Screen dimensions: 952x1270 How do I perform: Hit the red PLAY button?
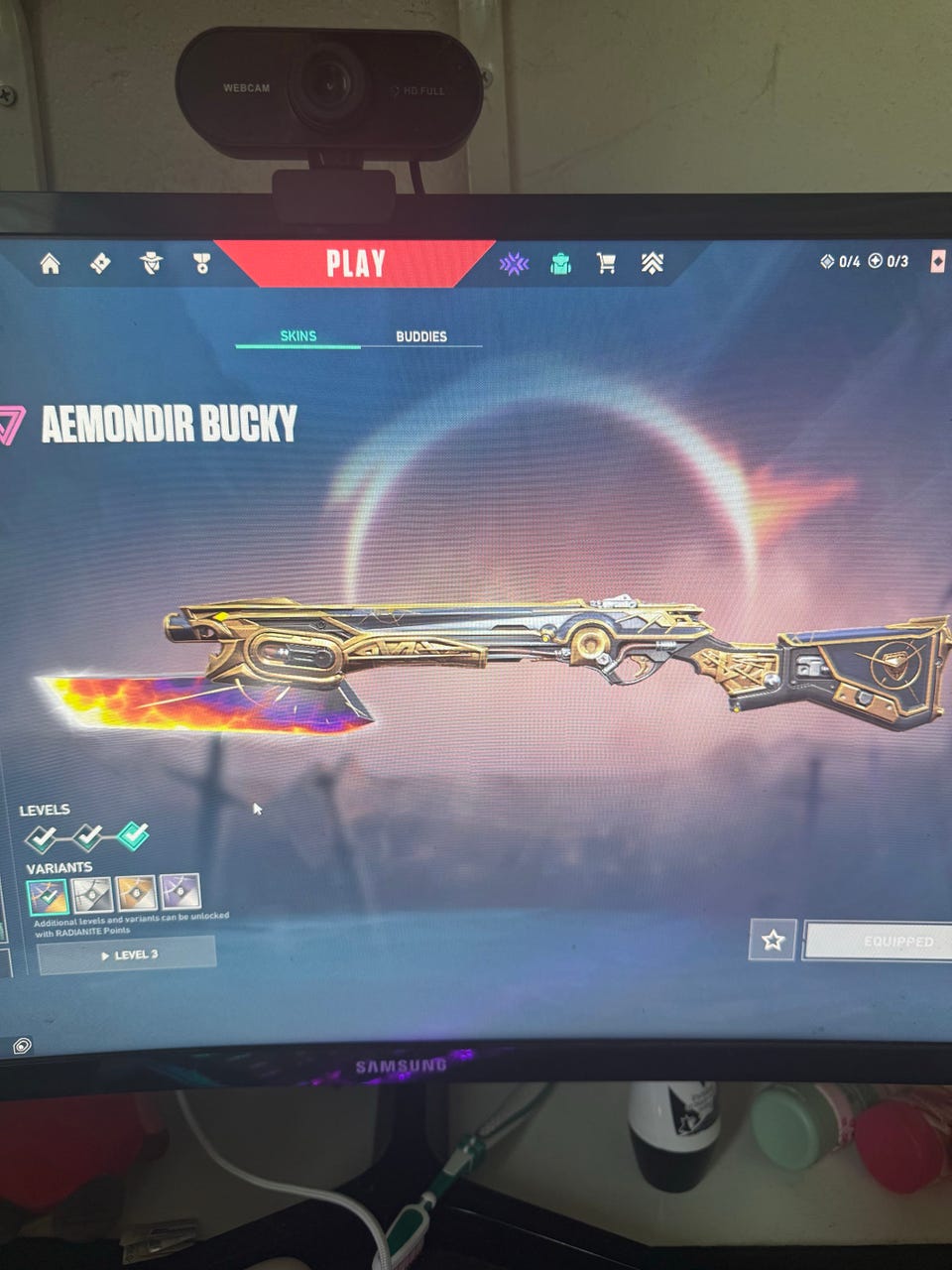355,263
